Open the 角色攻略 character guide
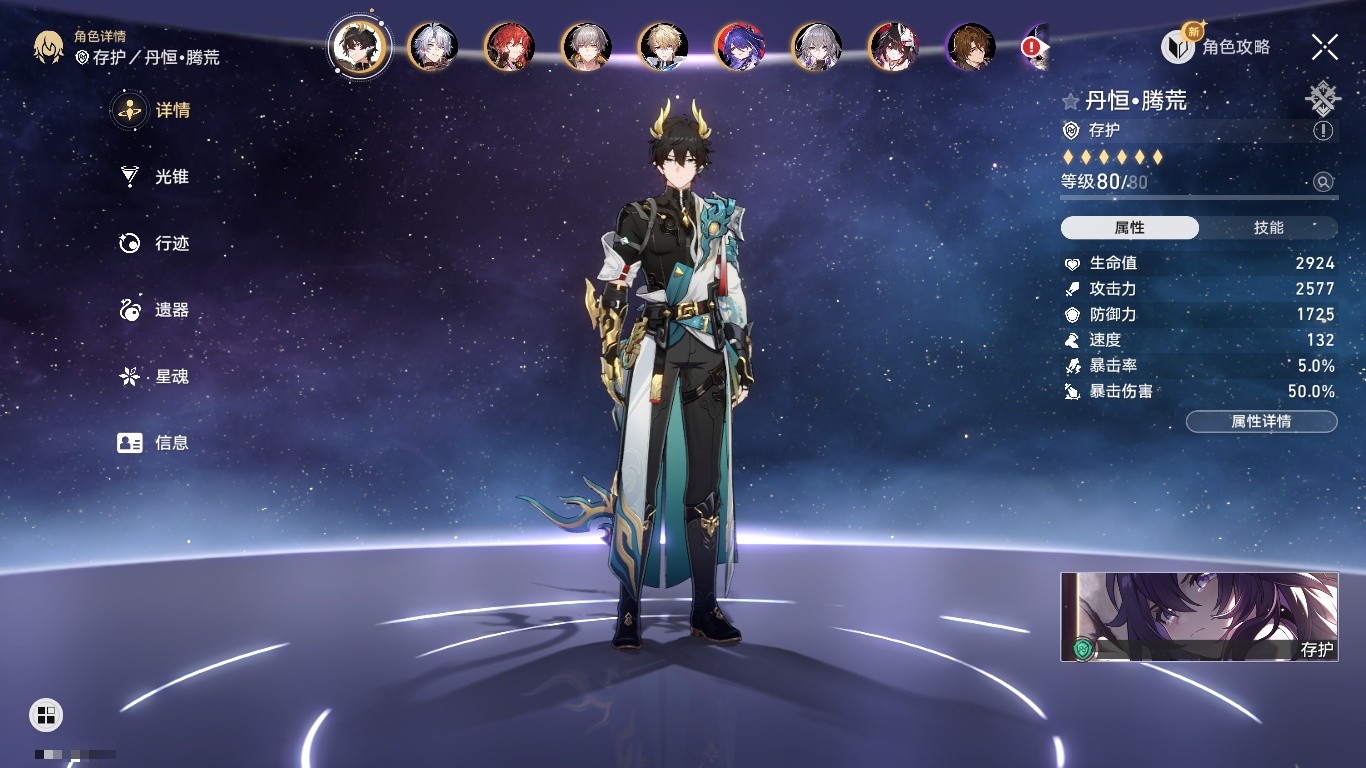 1216,46
